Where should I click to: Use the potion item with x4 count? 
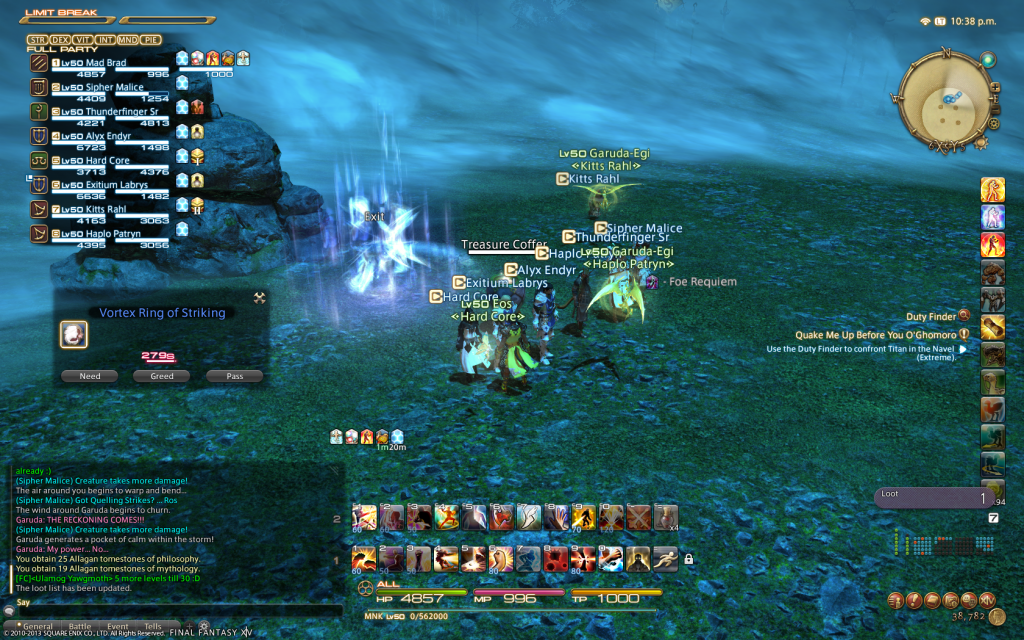pos(665,517)
